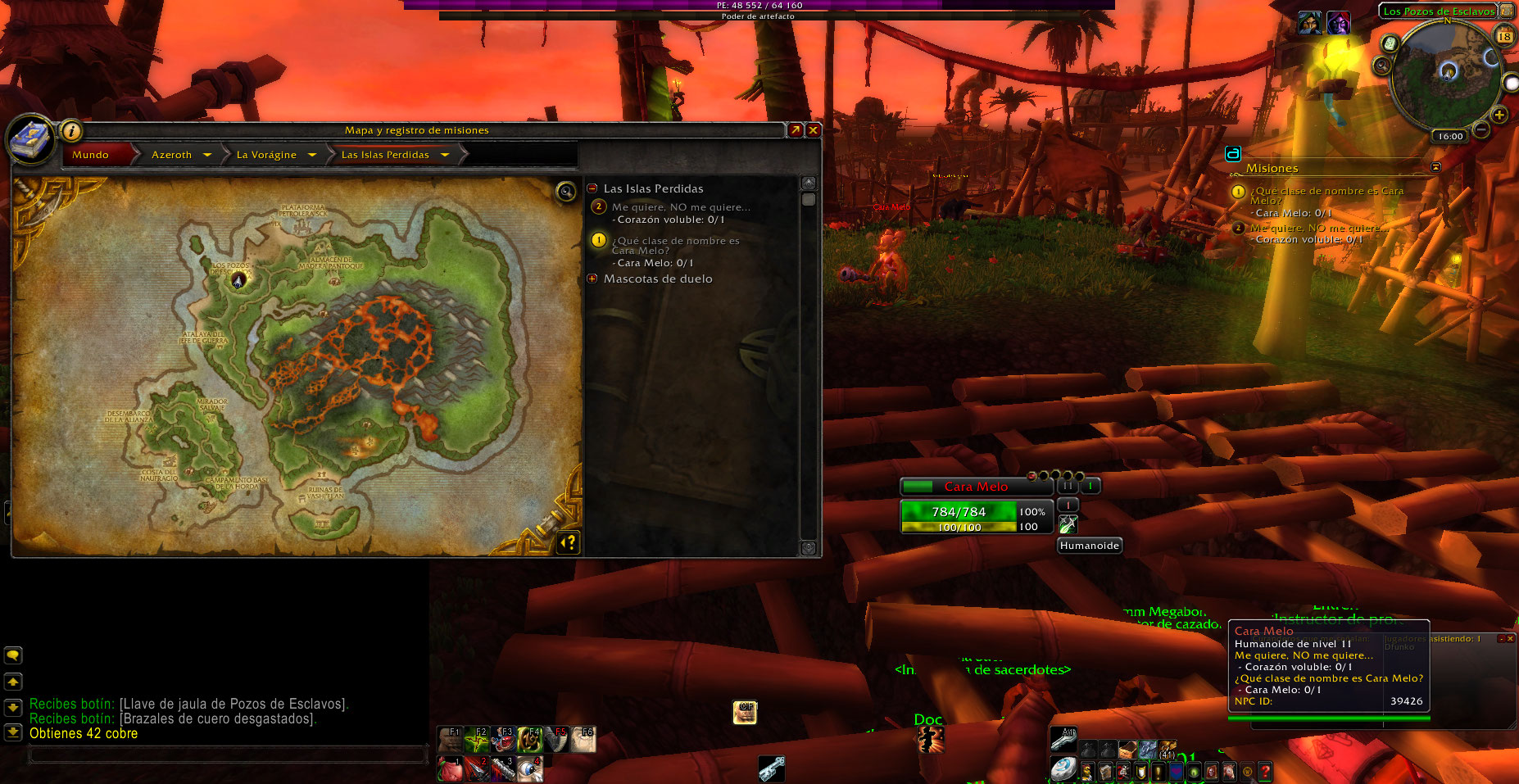Activate the F2 action bar ability
The image size is (1519, 784).
click(476, 740)
